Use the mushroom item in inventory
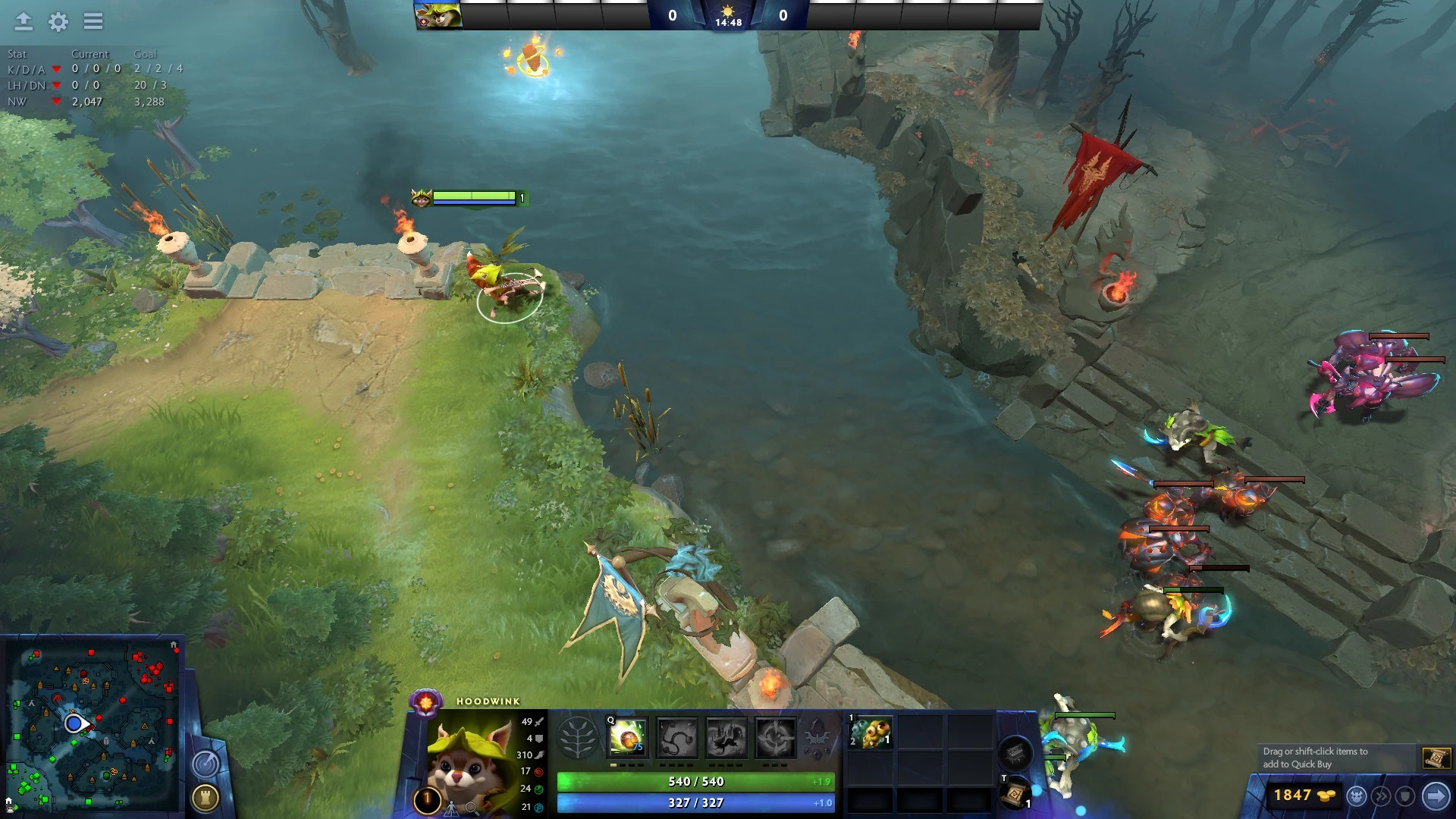This screenshot has height=819, width=1456. (871, 733)
